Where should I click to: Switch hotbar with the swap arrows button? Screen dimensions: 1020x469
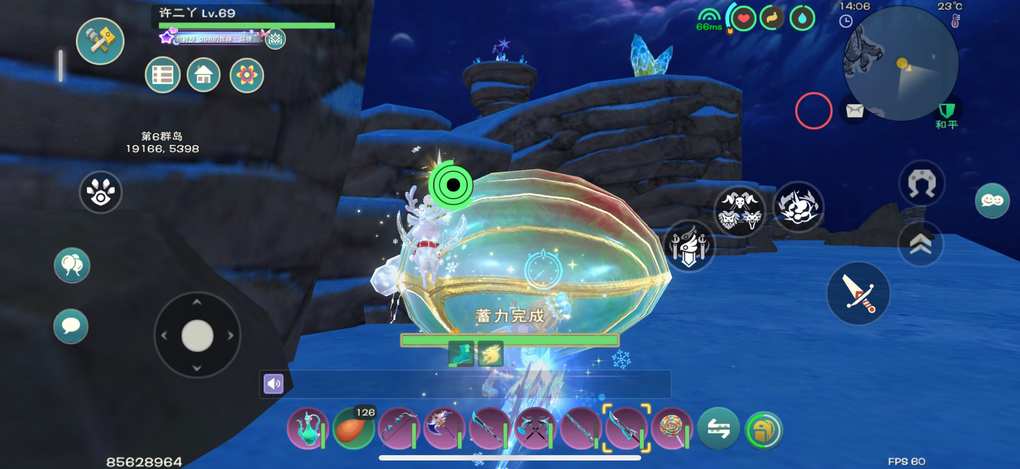pos(718,428)
